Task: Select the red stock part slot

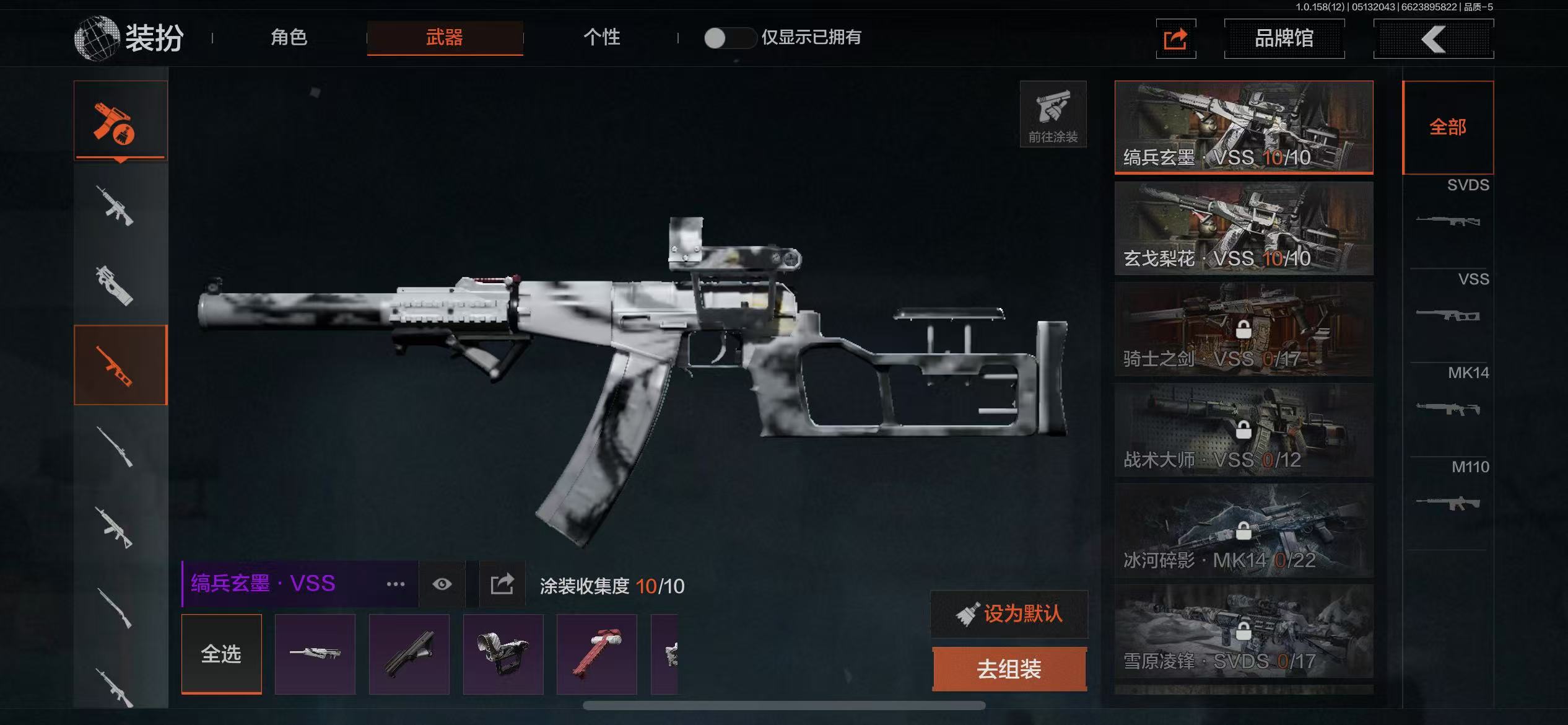Action: pos(596,654)
